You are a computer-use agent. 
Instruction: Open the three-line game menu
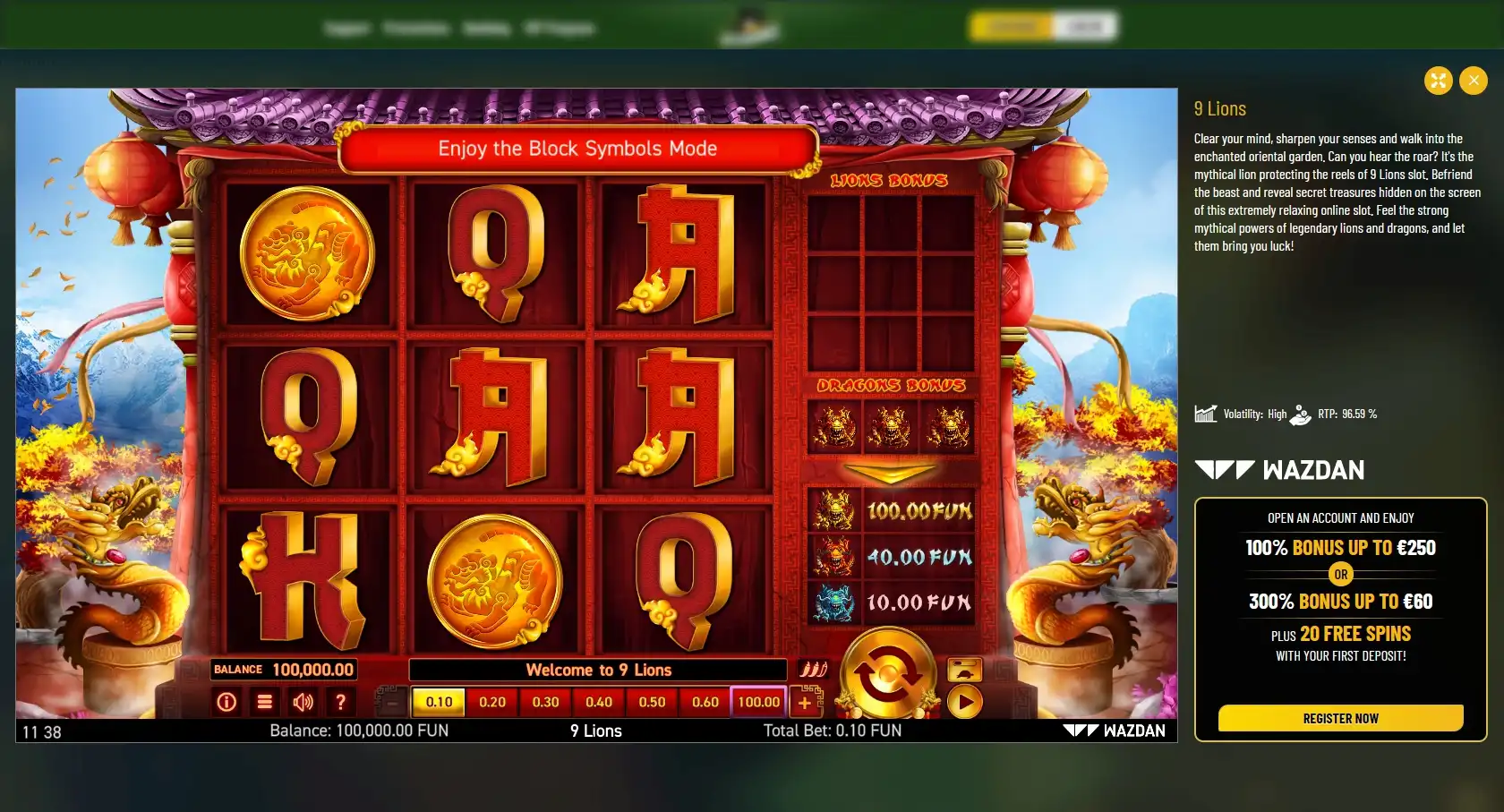tap(265, 702)
